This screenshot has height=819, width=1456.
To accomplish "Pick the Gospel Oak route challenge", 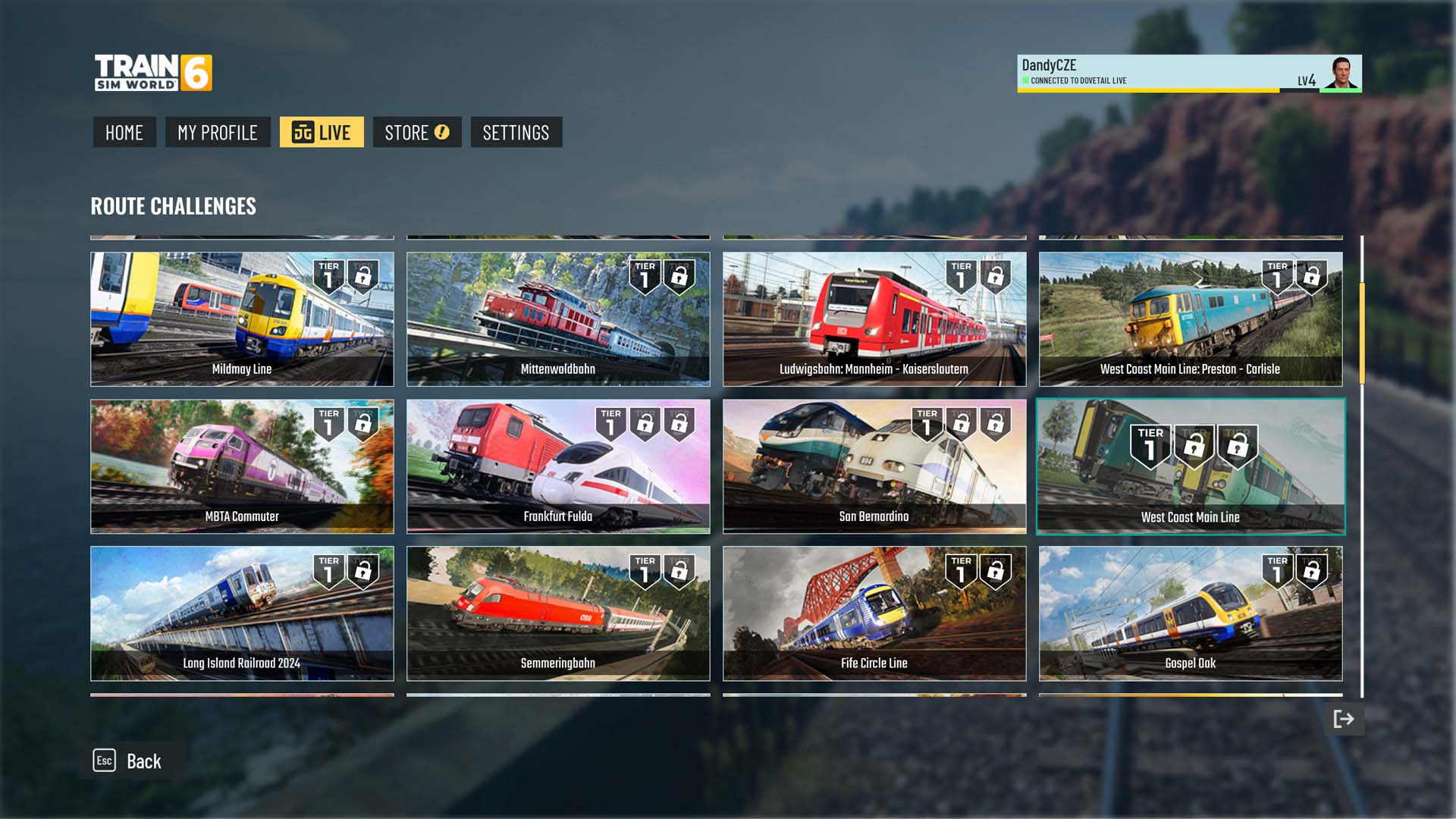I will click(1190, 613).
